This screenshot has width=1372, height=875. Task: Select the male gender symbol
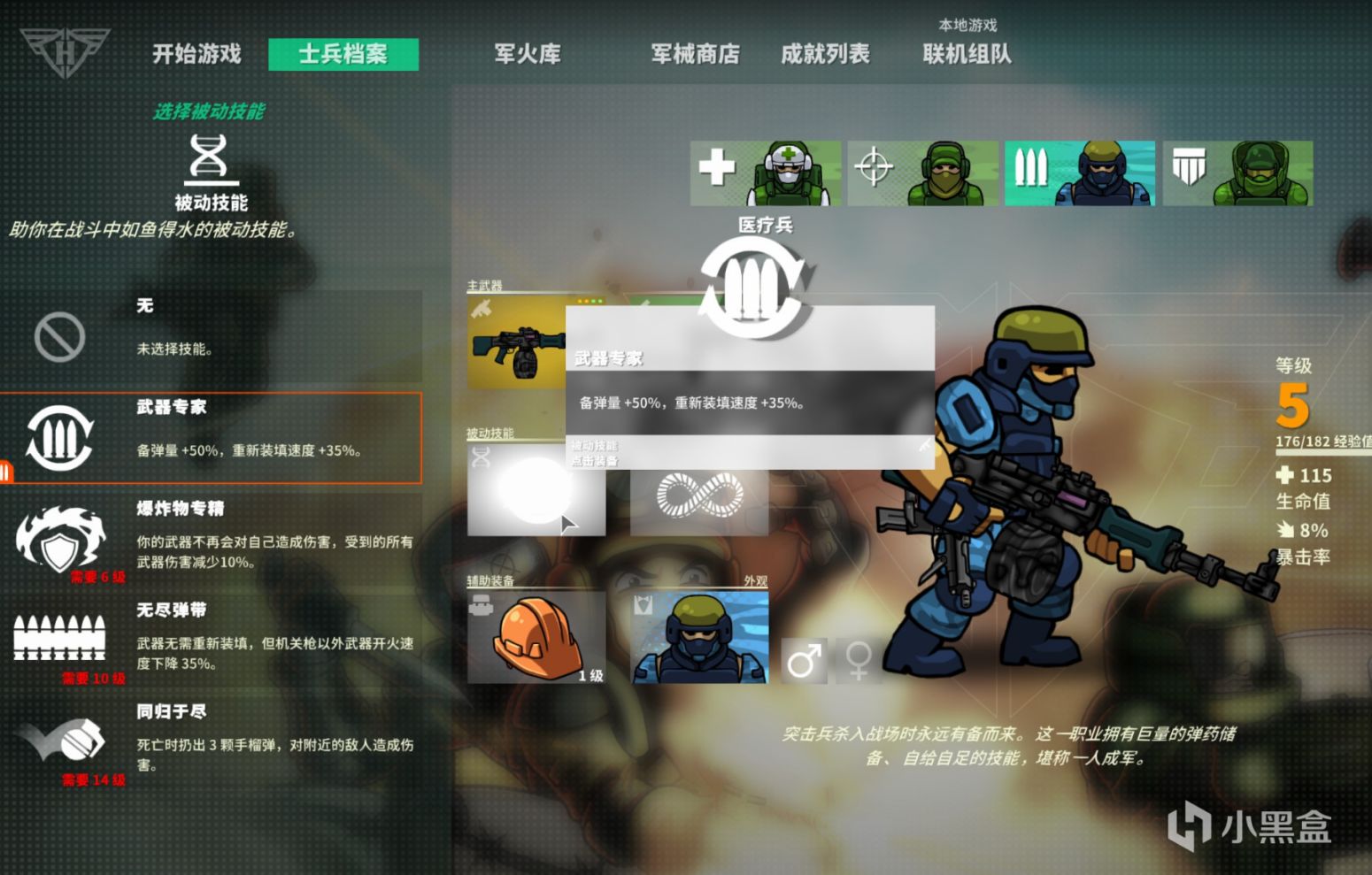coord(802,658)
